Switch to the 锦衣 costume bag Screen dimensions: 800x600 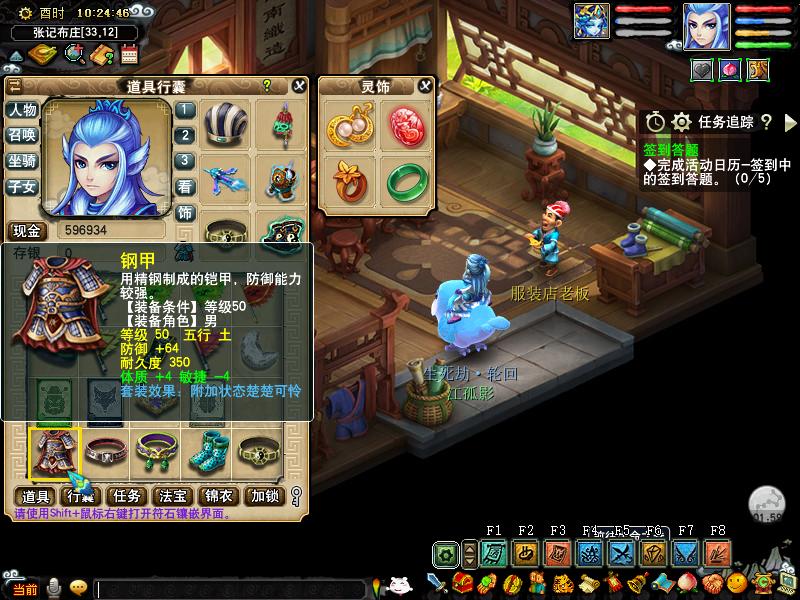[218, 496]
